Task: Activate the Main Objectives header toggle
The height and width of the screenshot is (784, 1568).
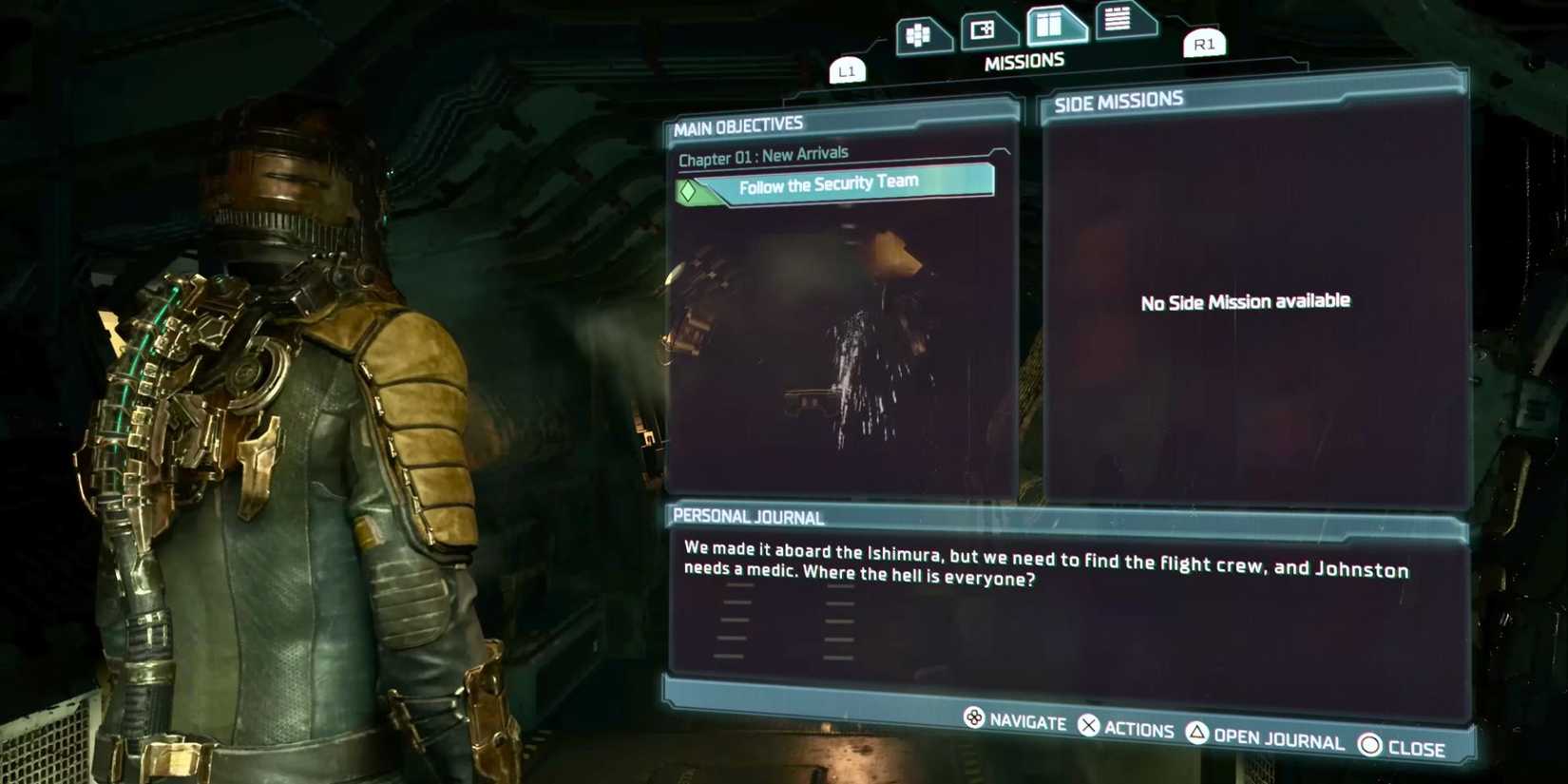Action: pos(737,124)
